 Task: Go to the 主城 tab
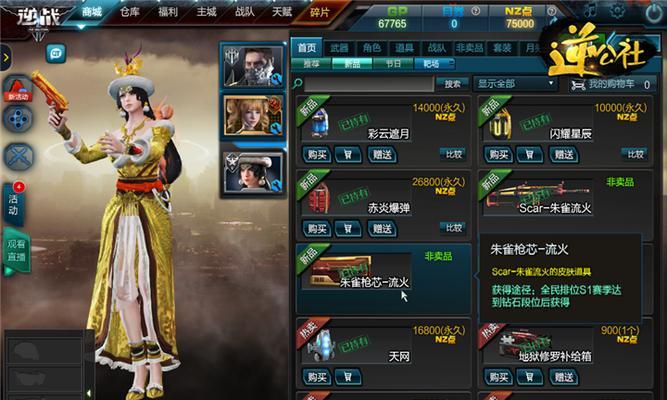(x=207, y=12)
